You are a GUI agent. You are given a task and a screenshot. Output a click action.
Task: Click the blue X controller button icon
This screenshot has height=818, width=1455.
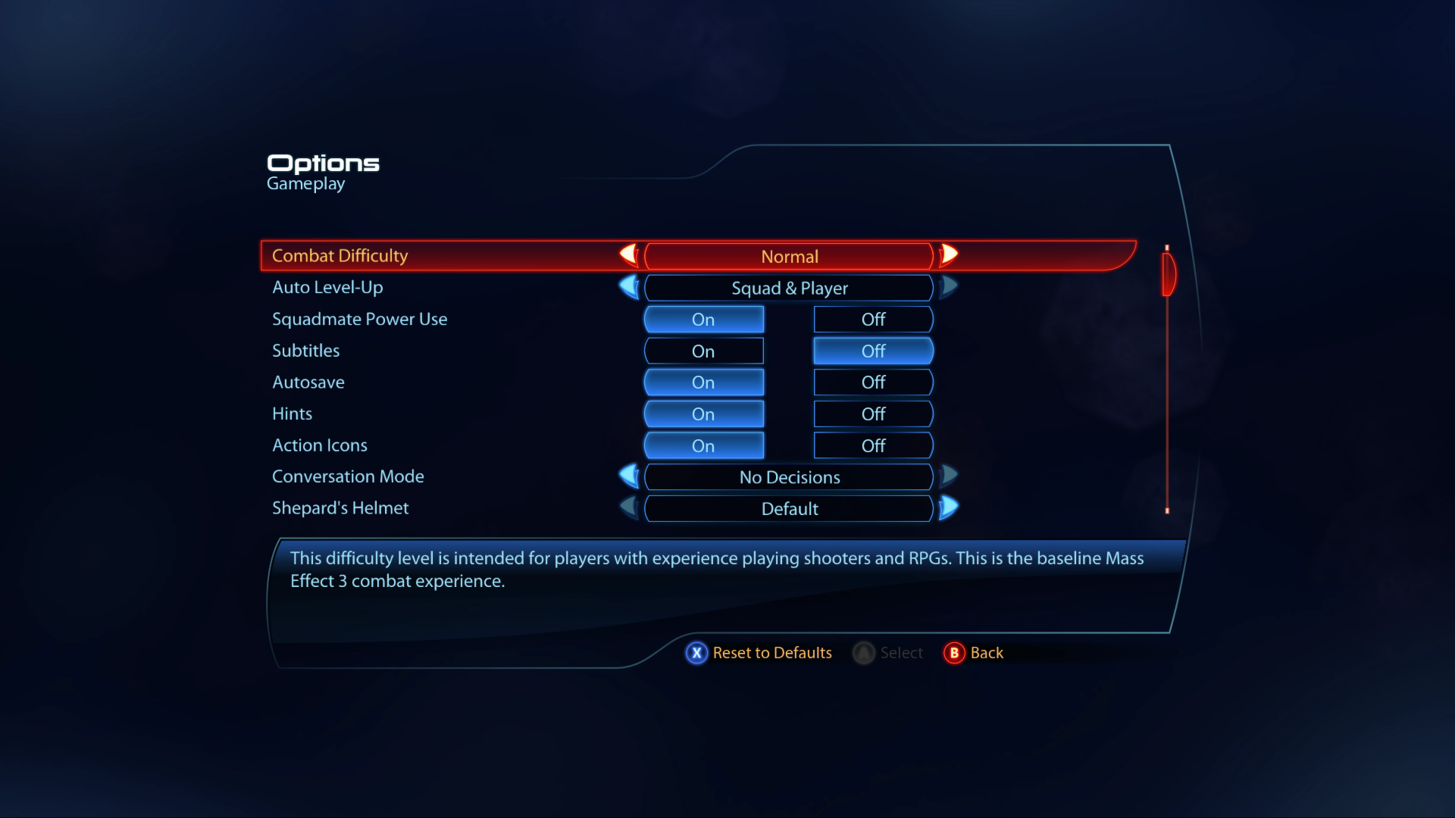click(x=698, y=652)
